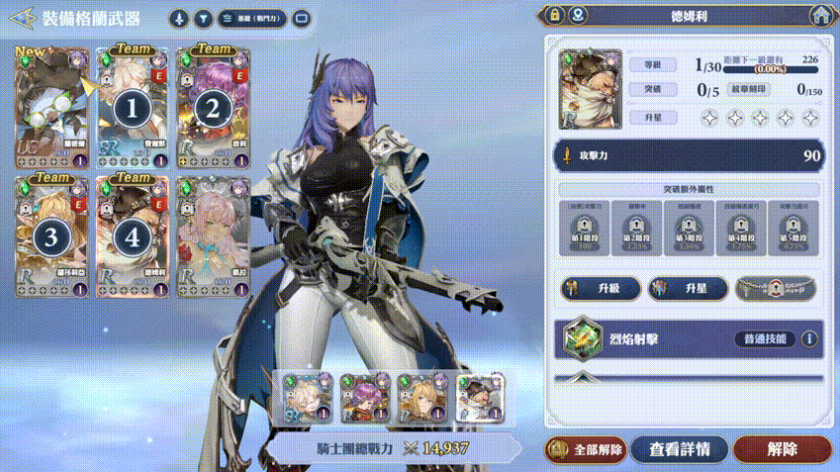Image resolution: width=840 pixels, height=472 pixels.
Task: Toggle the padlock lock icon
Action: [554, 15]
